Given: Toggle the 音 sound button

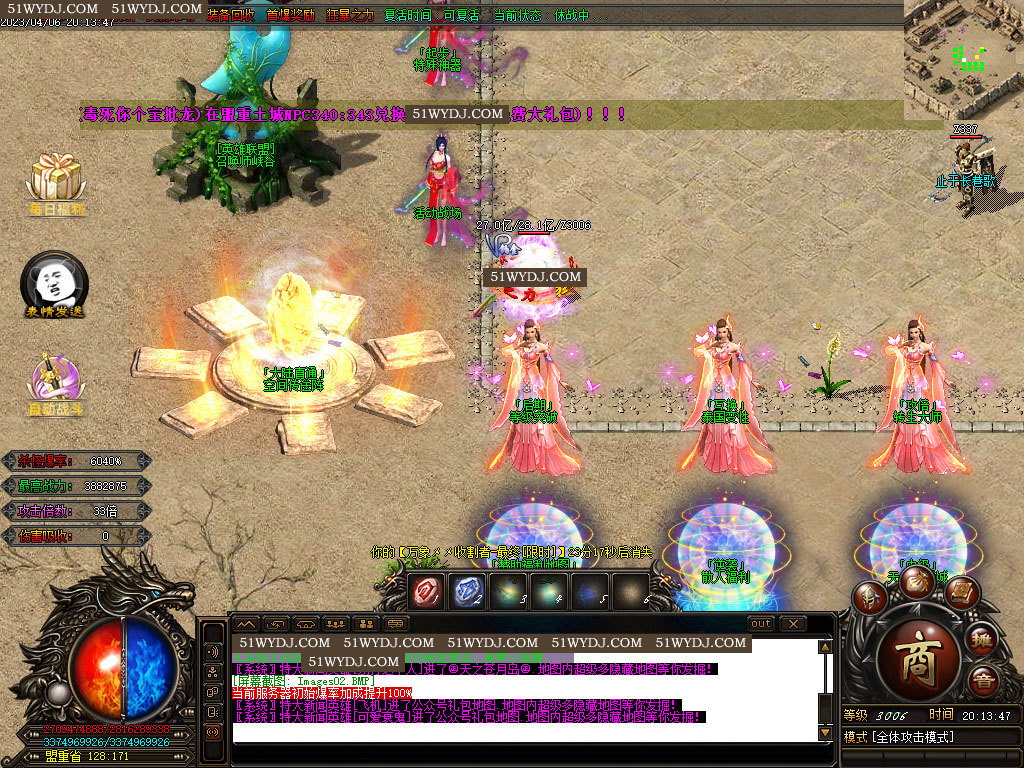Looking at the screenshot, I should (x=983, y=679).
